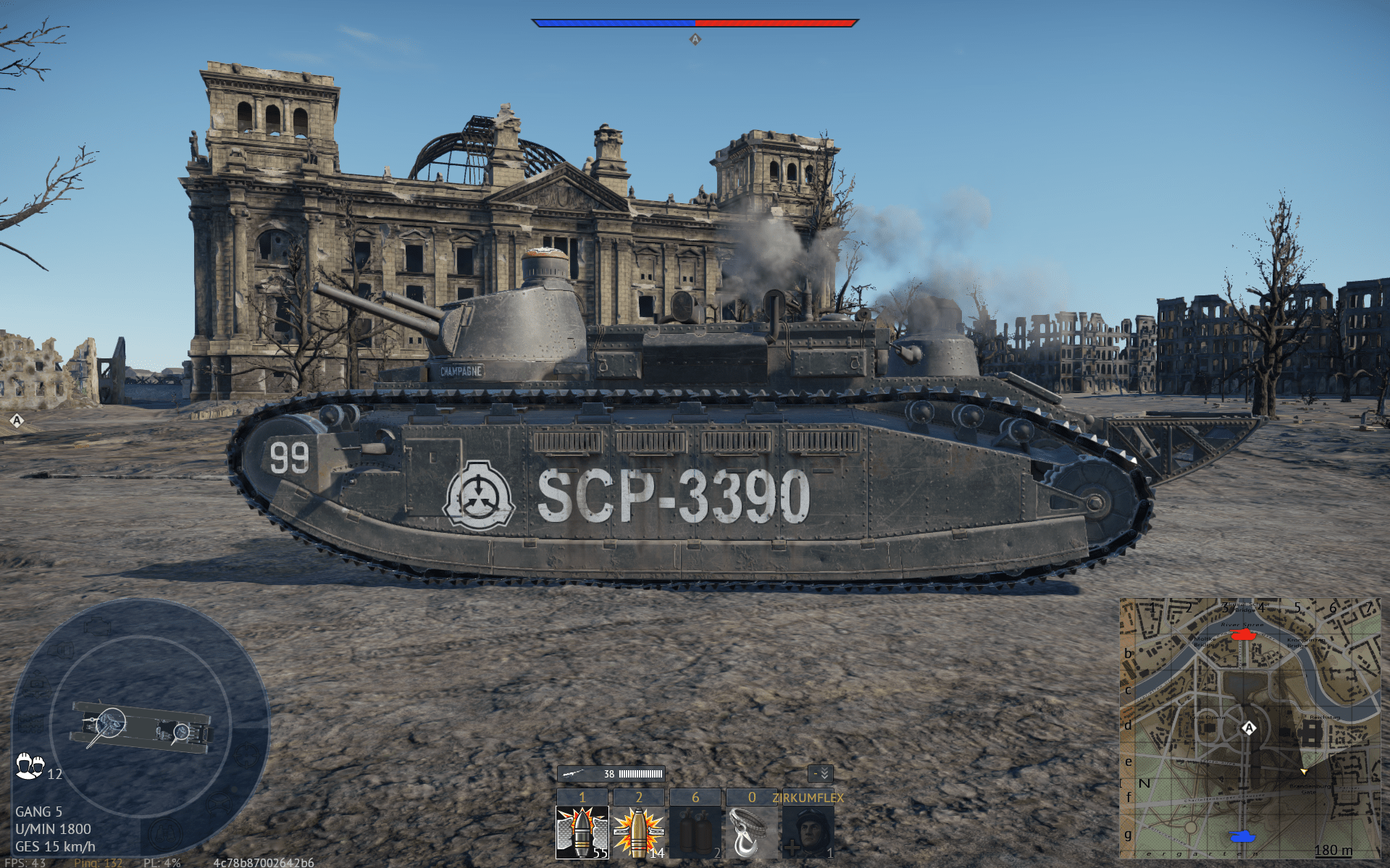Open the tactical minimap
Screen dimensions: 1390x868
pos(1249,728)
